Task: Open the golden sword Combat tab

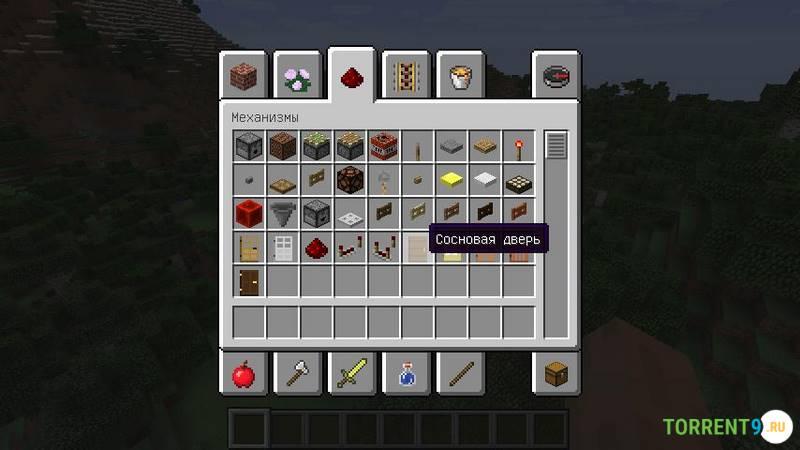Action: [351, 375]
